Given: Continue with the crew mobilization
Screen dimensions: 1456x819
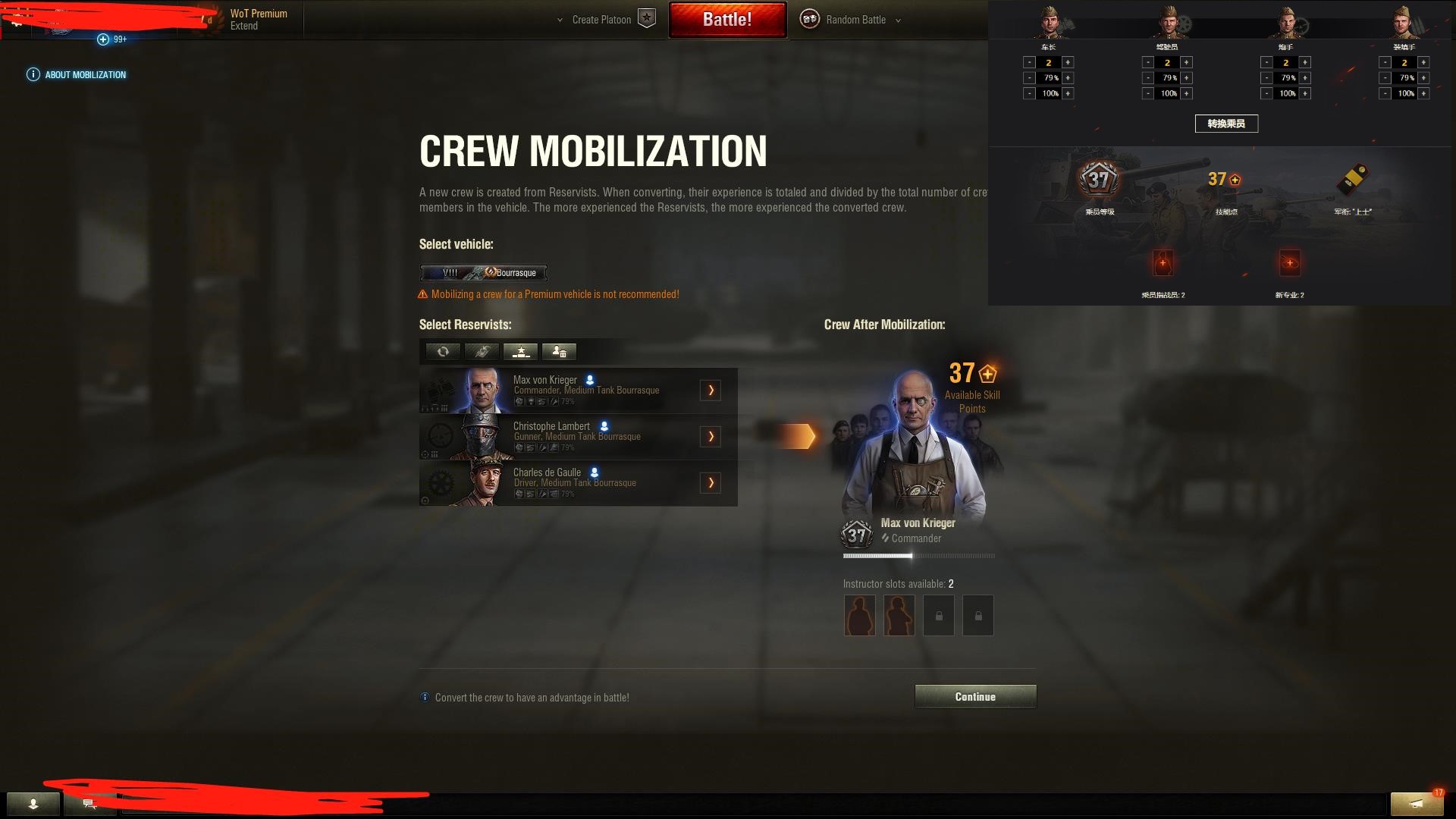Looking at the screenshot, I should 975,696.
